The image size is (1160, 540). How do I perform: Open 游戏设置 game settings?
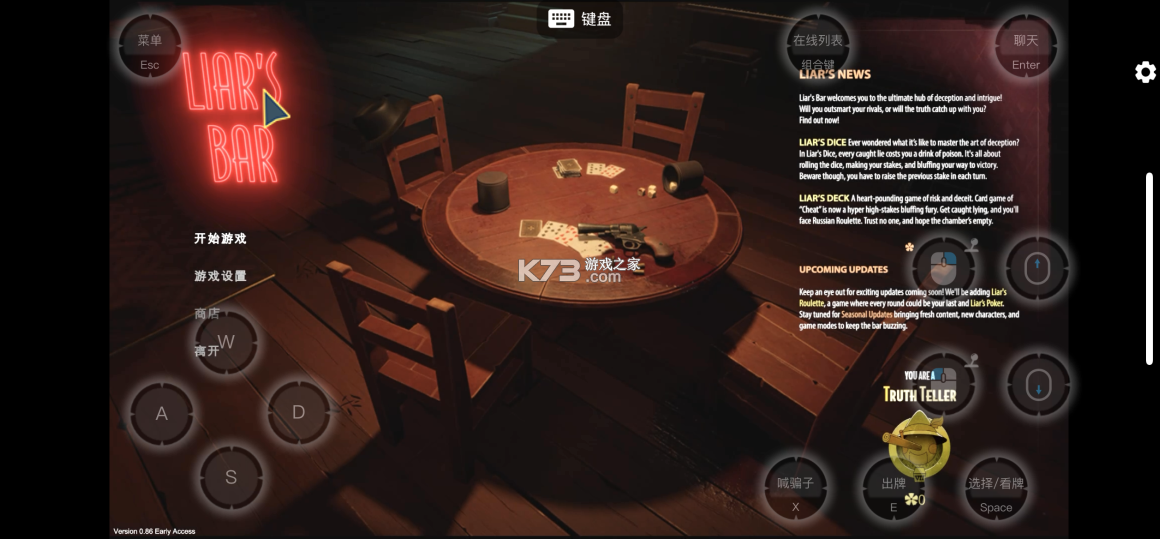tap(220, 276)
